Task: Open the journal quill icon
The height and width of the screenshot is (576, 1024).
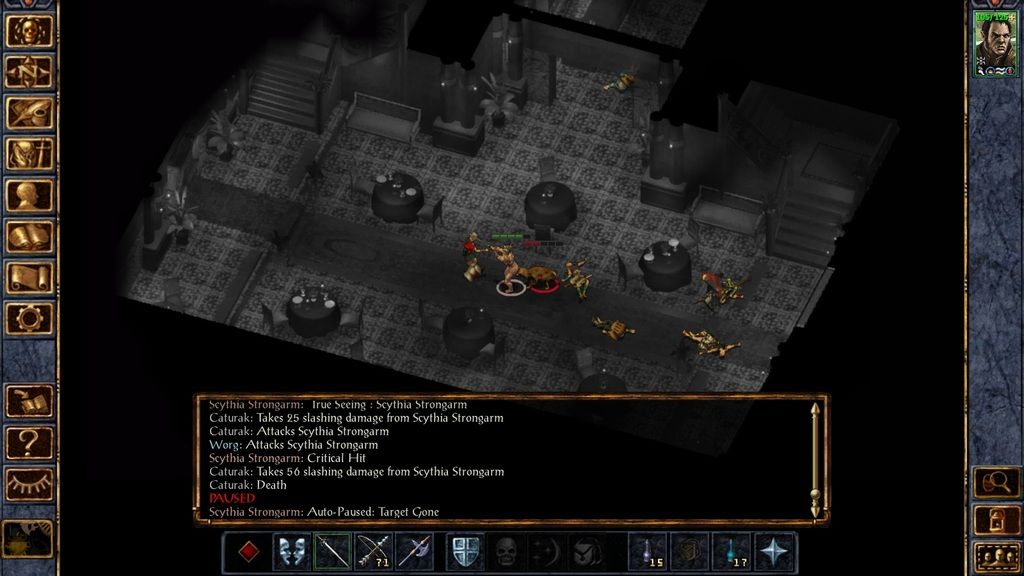Action: tap(29, 112)
